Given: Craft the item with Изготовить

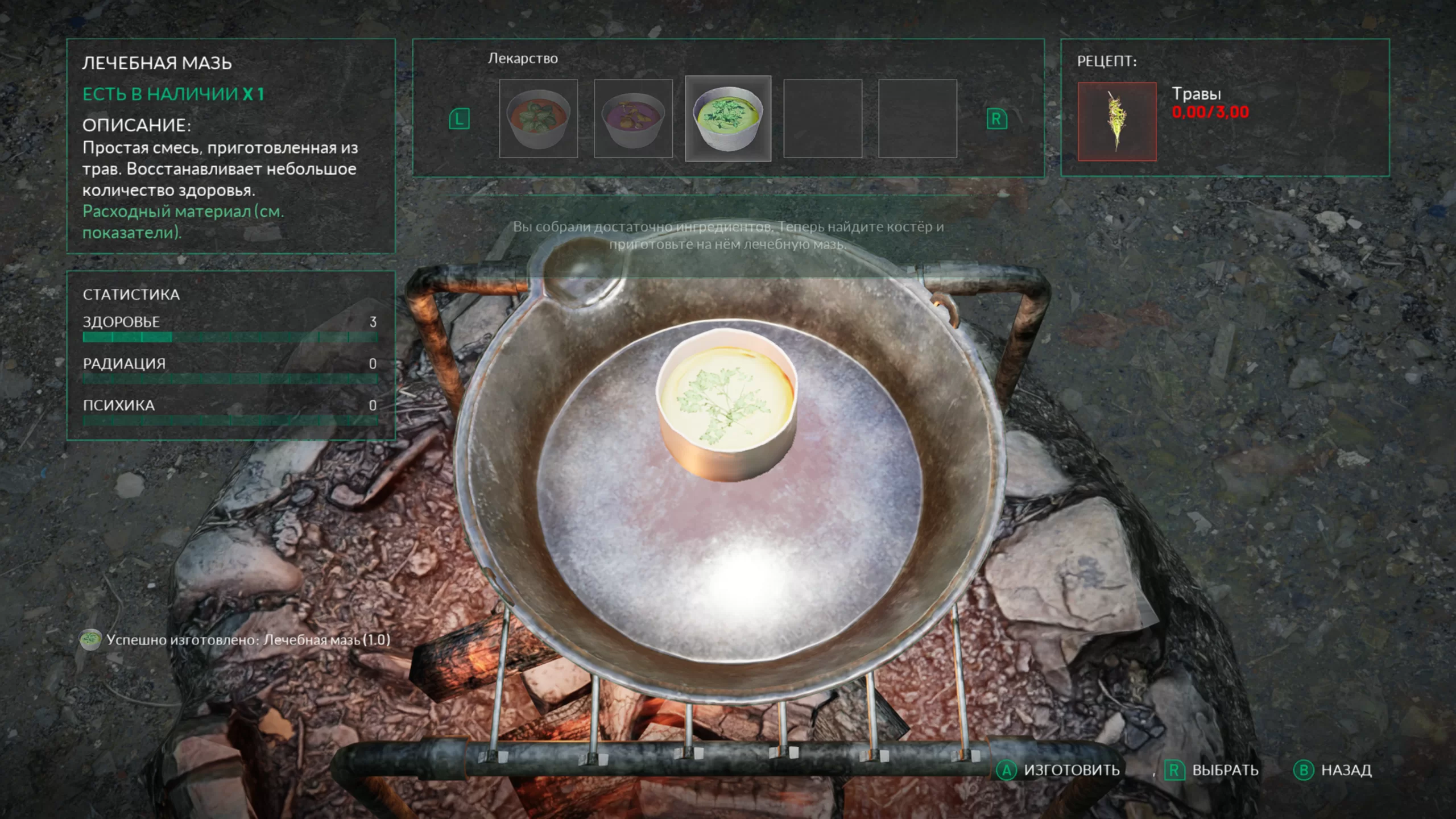Looking at the screenshot, I should (1059, 770).
